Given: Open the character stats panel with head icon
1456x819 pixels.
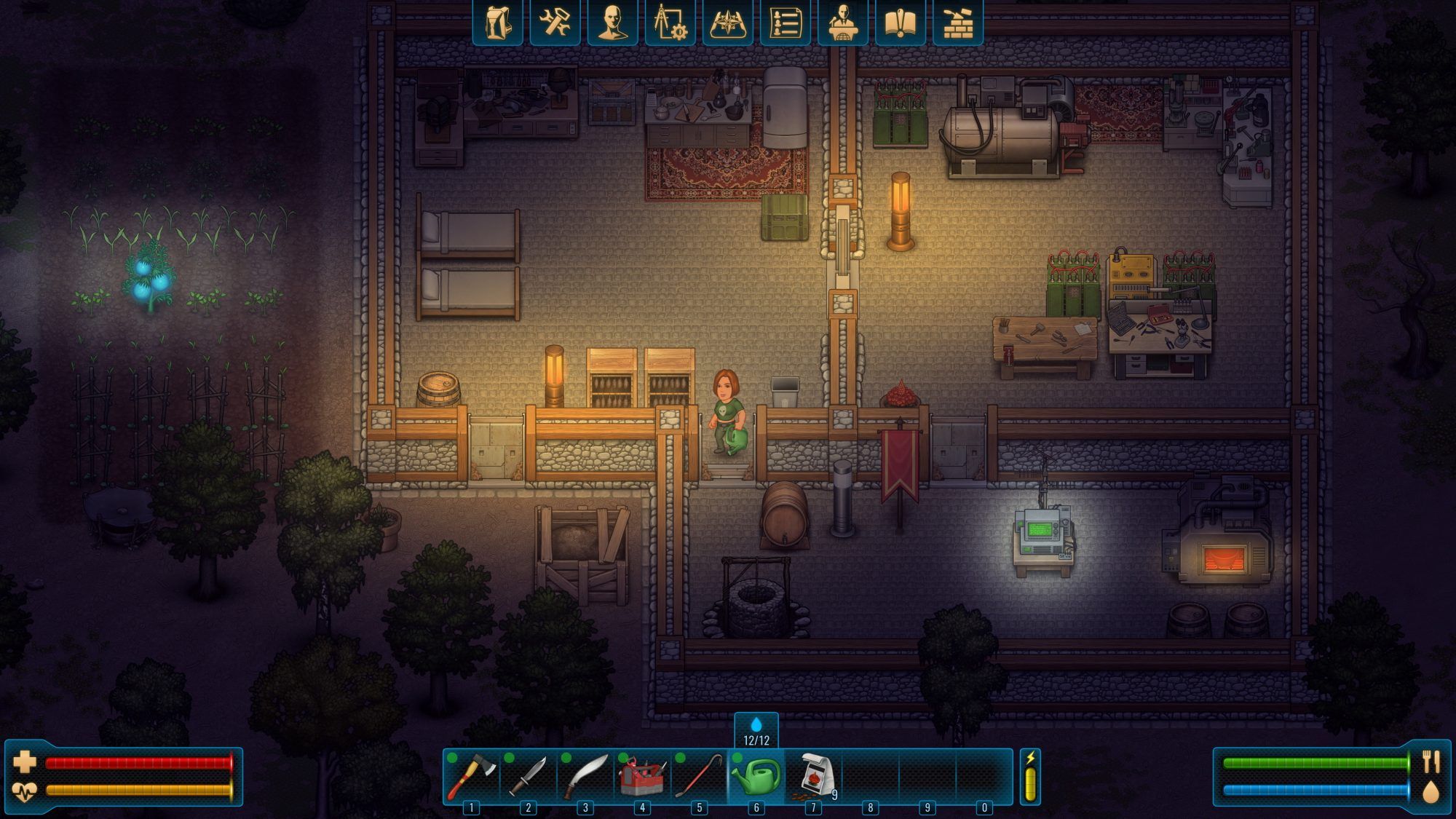Looking at the screenshot, I should tap(612, 24).
